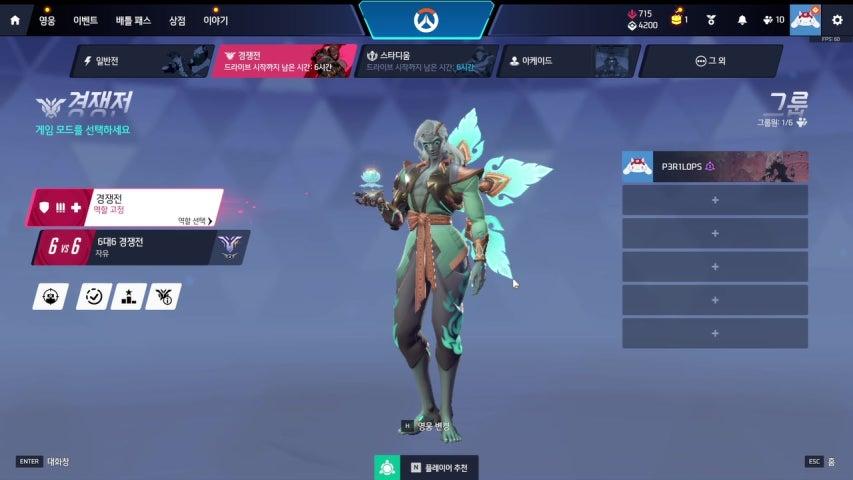853x480 pixels.
Task: Open the 영웅 heroes menu
Action: 47,20
